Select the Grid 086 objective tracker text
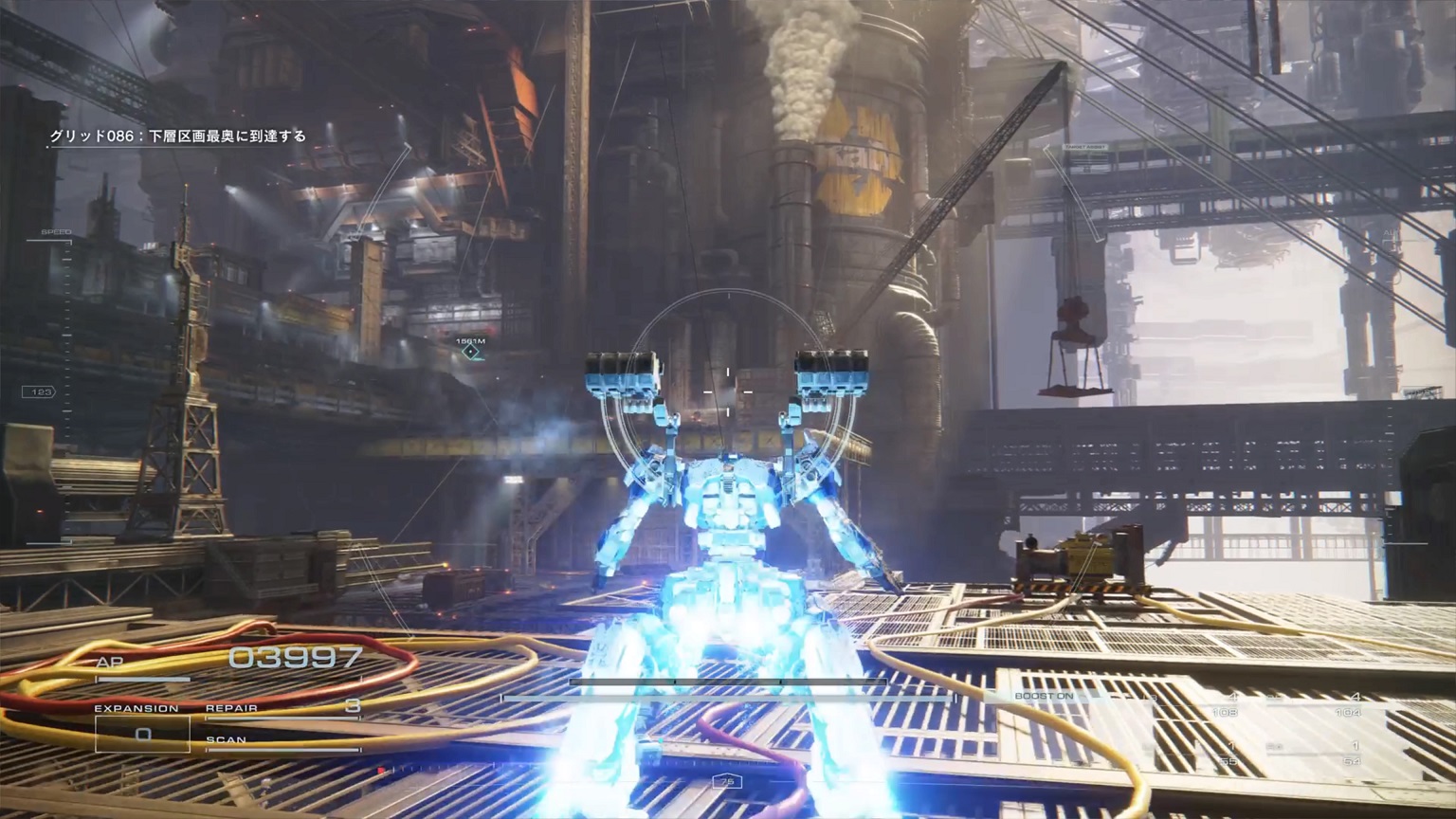The width and height of the screenshot is (1456, 819). tap(178, 136)
